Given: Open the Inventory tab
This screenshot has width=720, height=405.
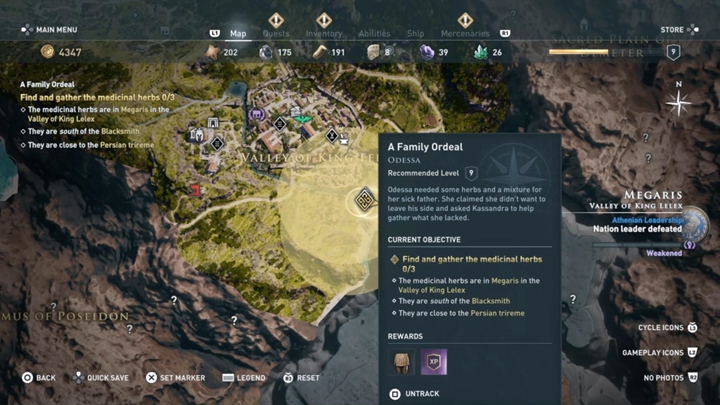Looking at the screenshot, I should (x=323, y=33).
